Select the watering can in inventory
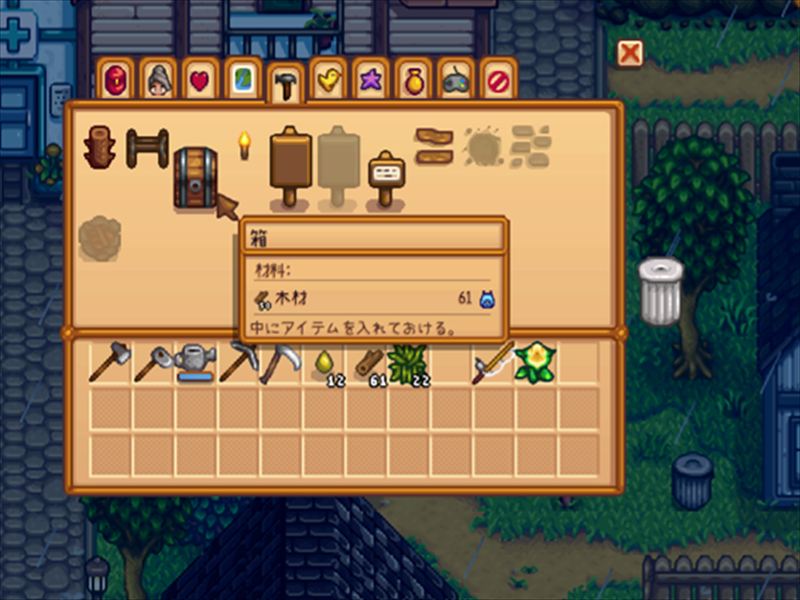Image resolution: width=800 pixels, height=600 pixels. [x=196, y=363]
